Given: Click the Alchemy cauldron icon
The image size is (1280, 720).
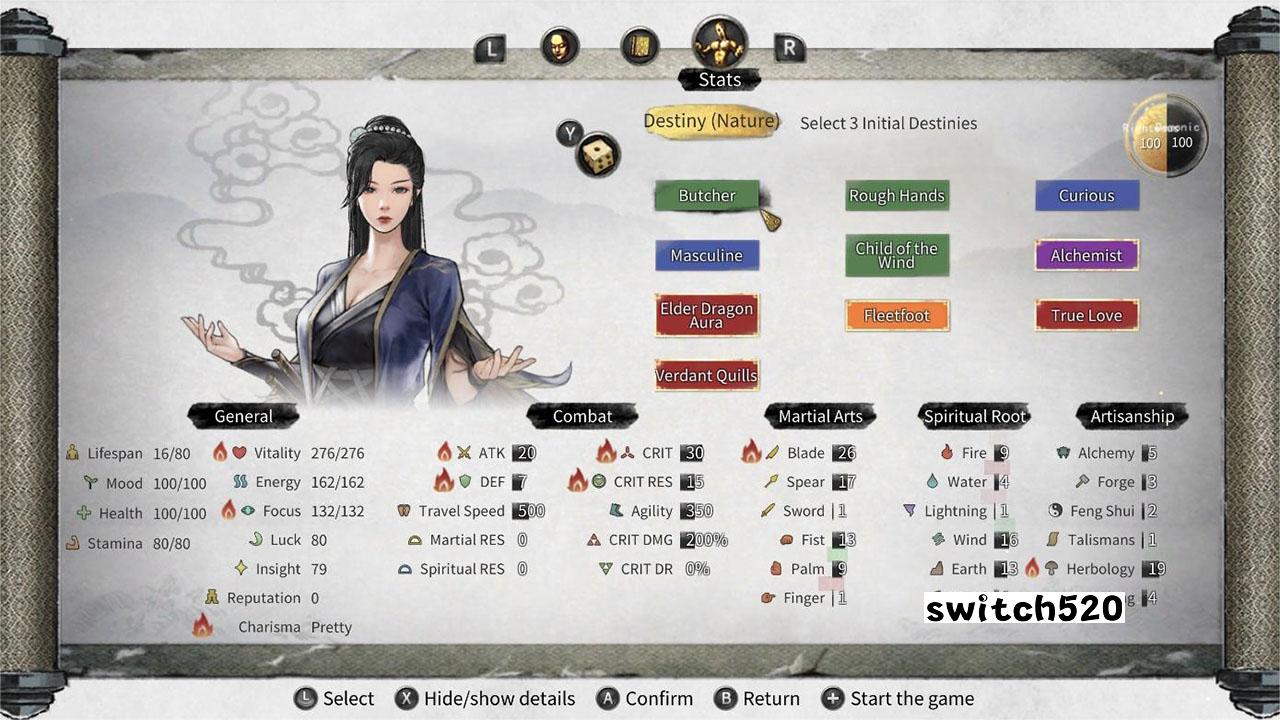Looking at the screenshot, I should point(1063,452).
